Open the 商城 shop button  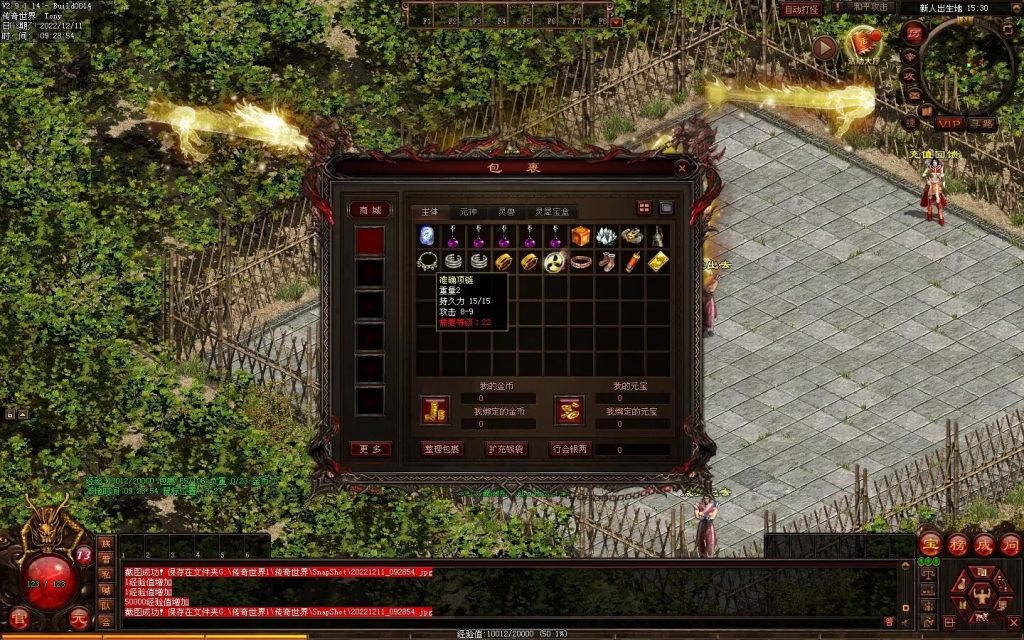[369, 210]
